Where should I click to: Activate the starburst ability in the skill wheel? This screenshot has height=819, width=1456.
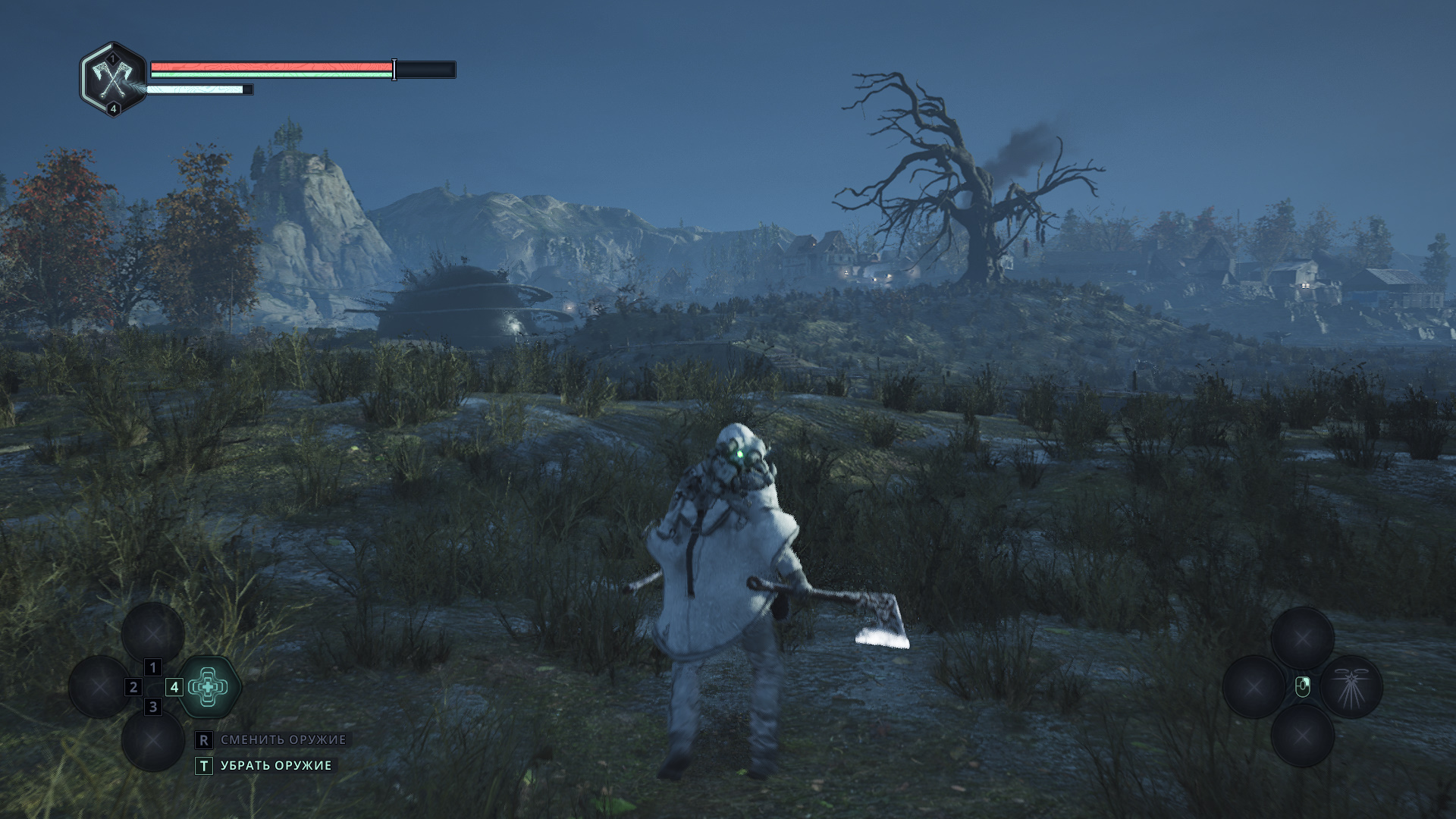coord(1351,687)
